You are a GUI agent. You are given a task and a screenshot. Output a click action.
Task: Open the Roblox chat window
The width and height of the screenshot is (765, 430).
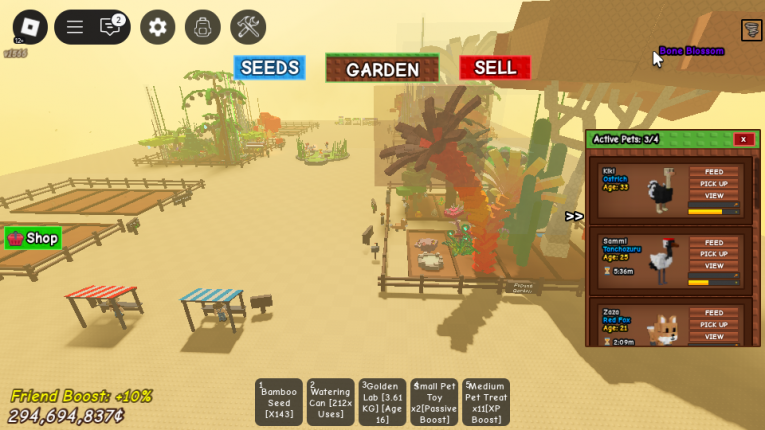[111, 27]
